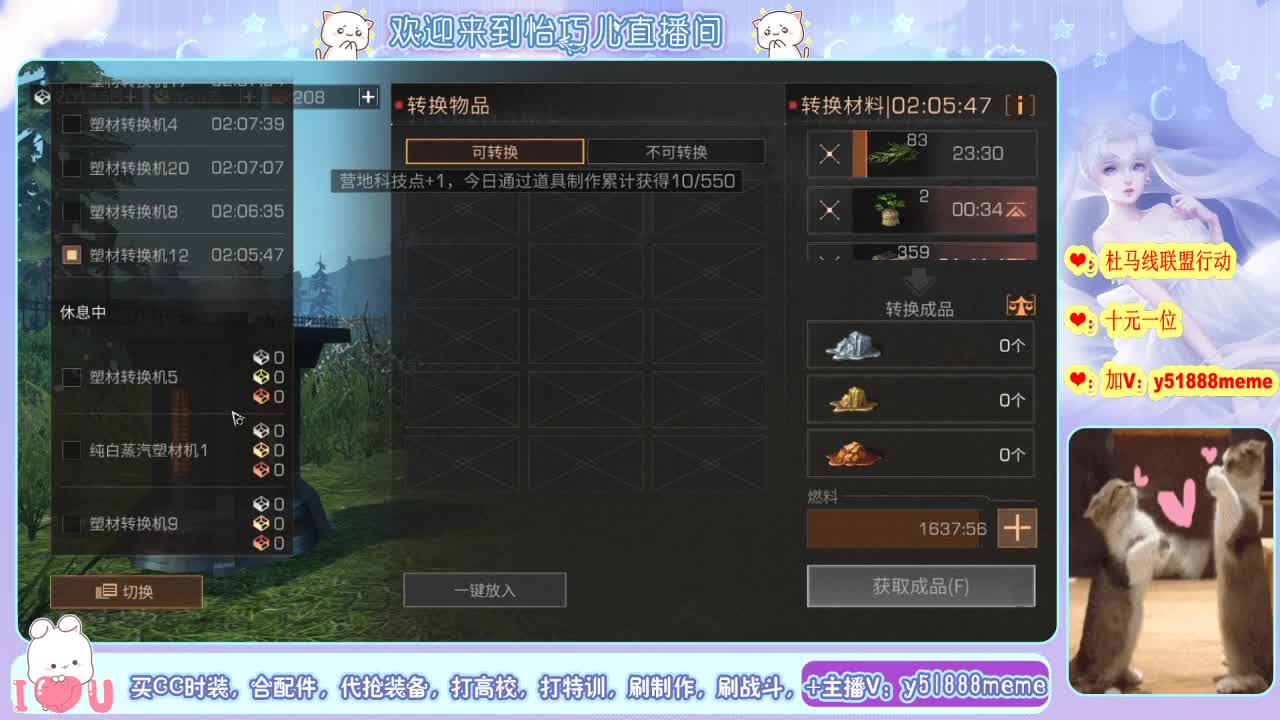Click the 获取成品(F) button
This screenshot has height=720, width=1280.
coord(920,587)
